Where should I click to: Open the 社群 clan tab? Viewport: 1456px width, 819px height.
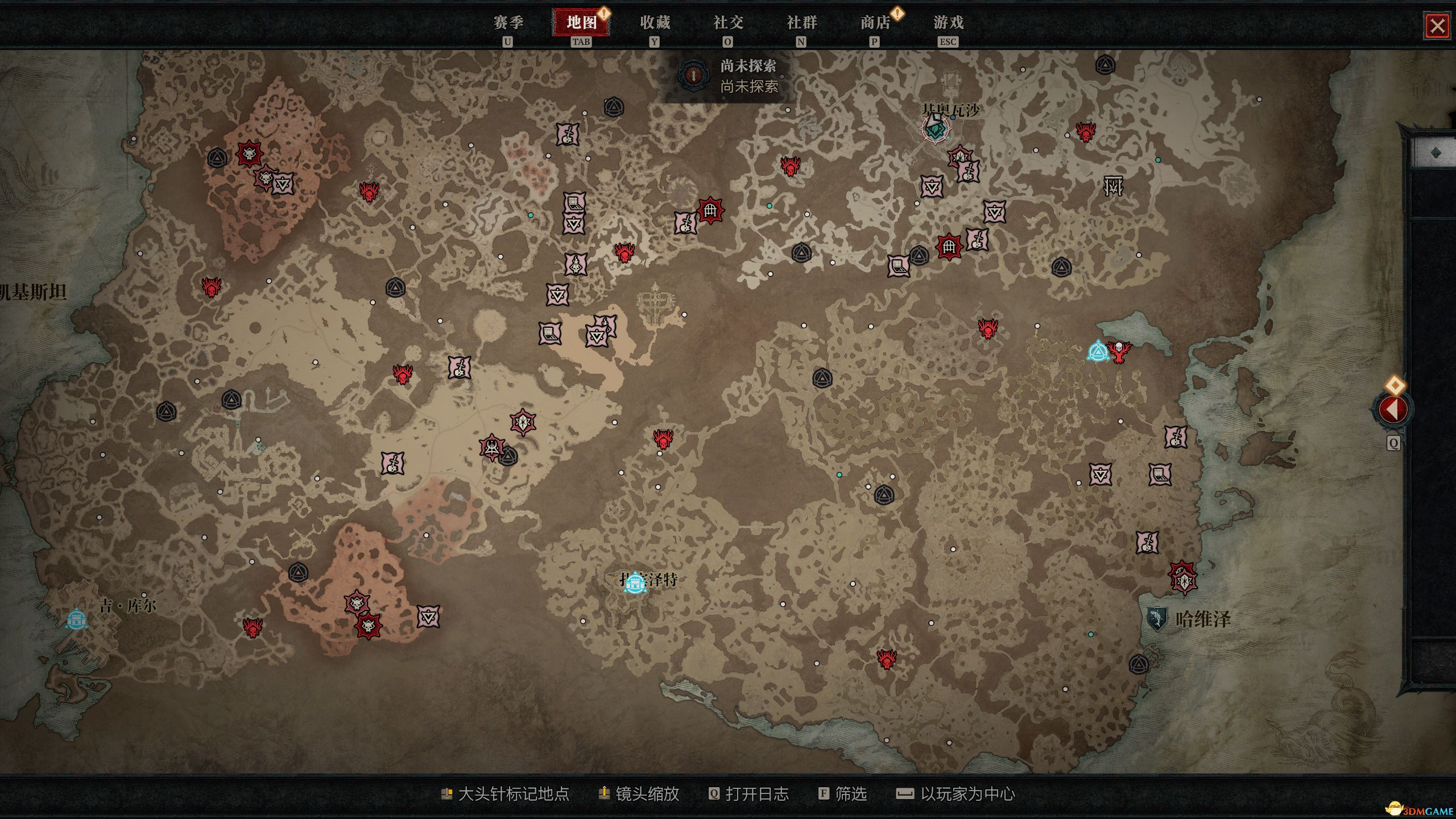coord(801,23)
